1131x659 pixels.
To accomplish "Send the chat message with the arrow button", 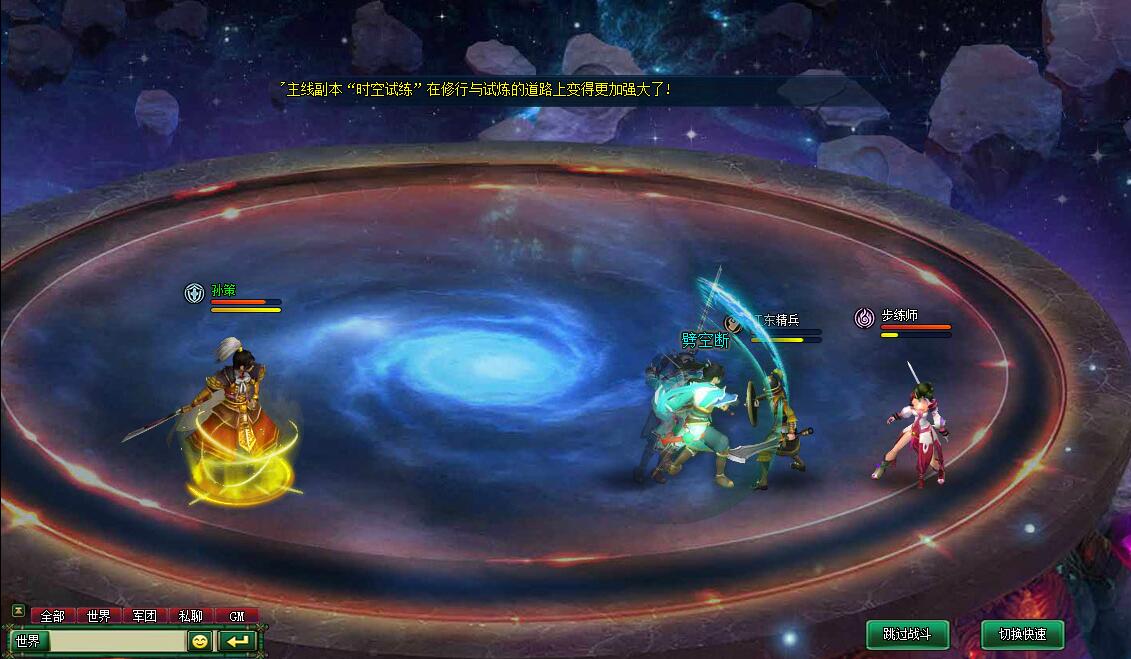I will coord(238,641).
